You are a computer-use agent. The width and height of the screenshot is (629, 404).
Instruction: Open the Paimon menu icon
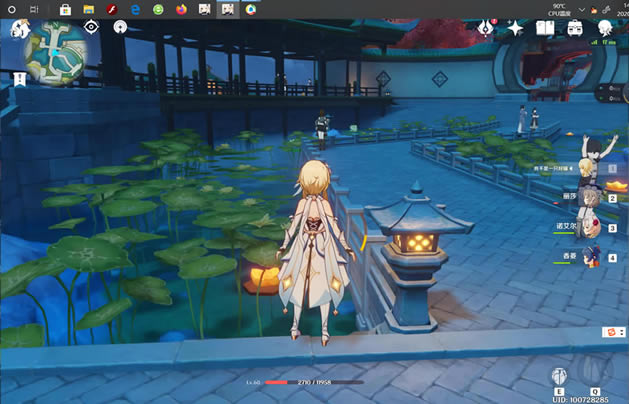[17, 29]
